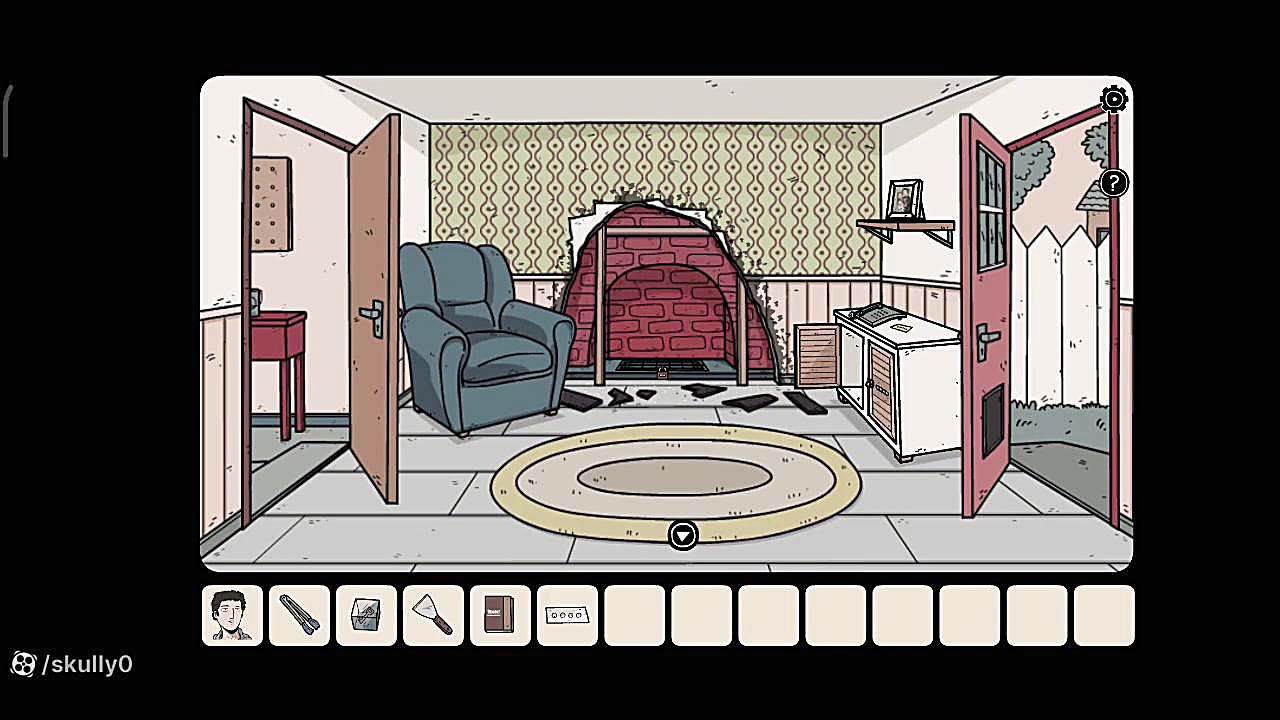Open the settings gear icon
1280x720 pixels.
point(1114,98)
